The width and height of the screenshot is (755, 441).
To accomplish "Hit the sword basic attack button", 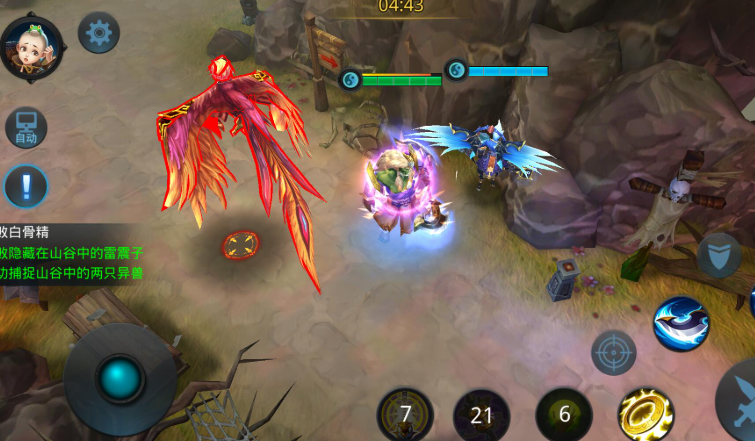I will (x=740, y=398).
